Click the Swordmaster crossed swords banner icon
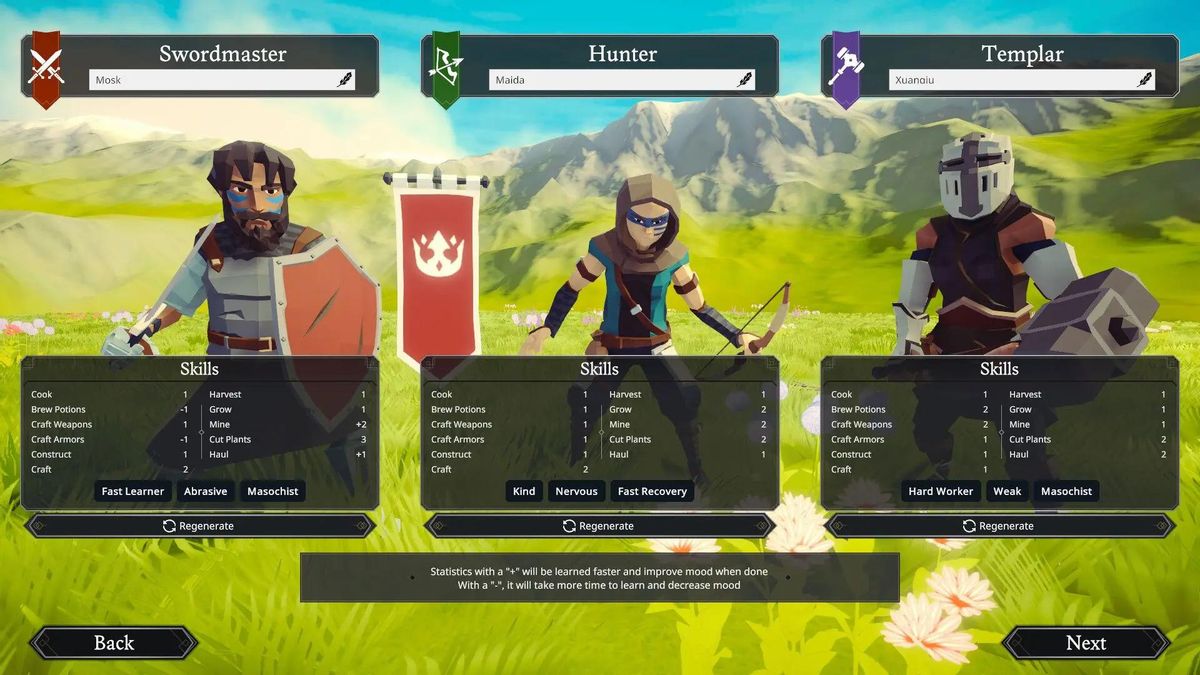 coord(45,68)
